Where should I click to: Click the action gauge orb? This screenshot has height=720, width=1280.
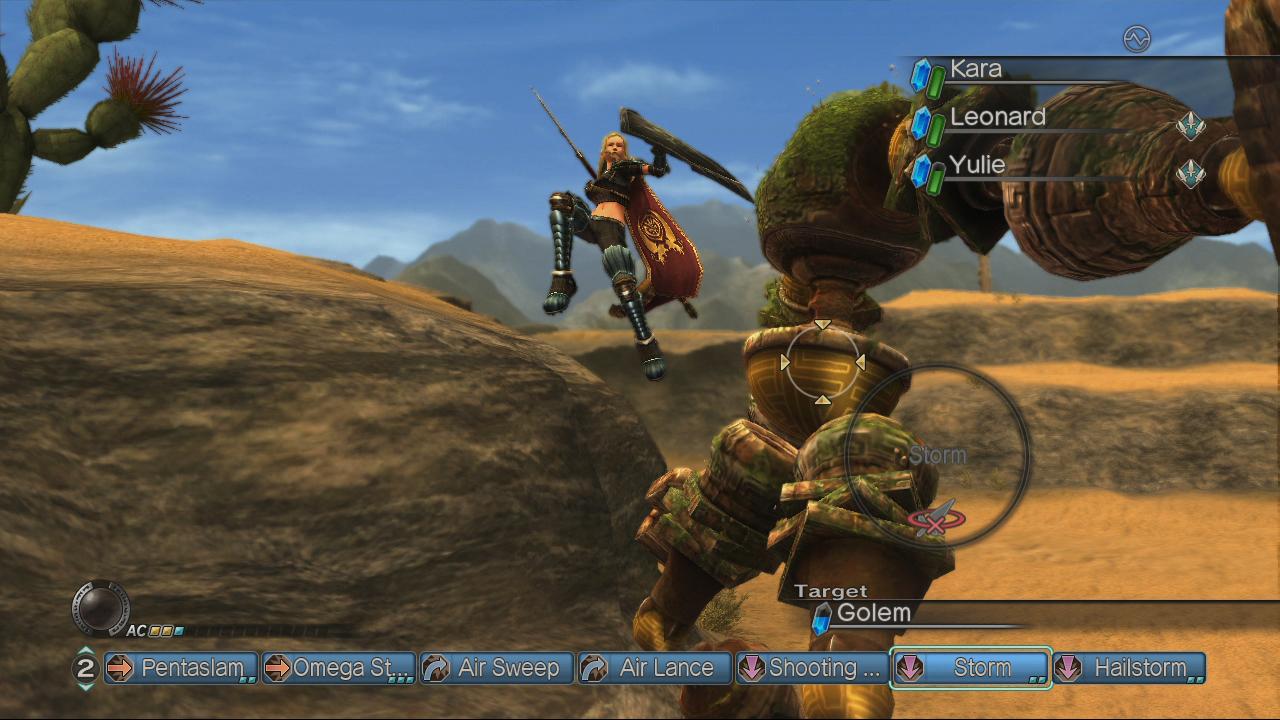click(x=101, y=606)
